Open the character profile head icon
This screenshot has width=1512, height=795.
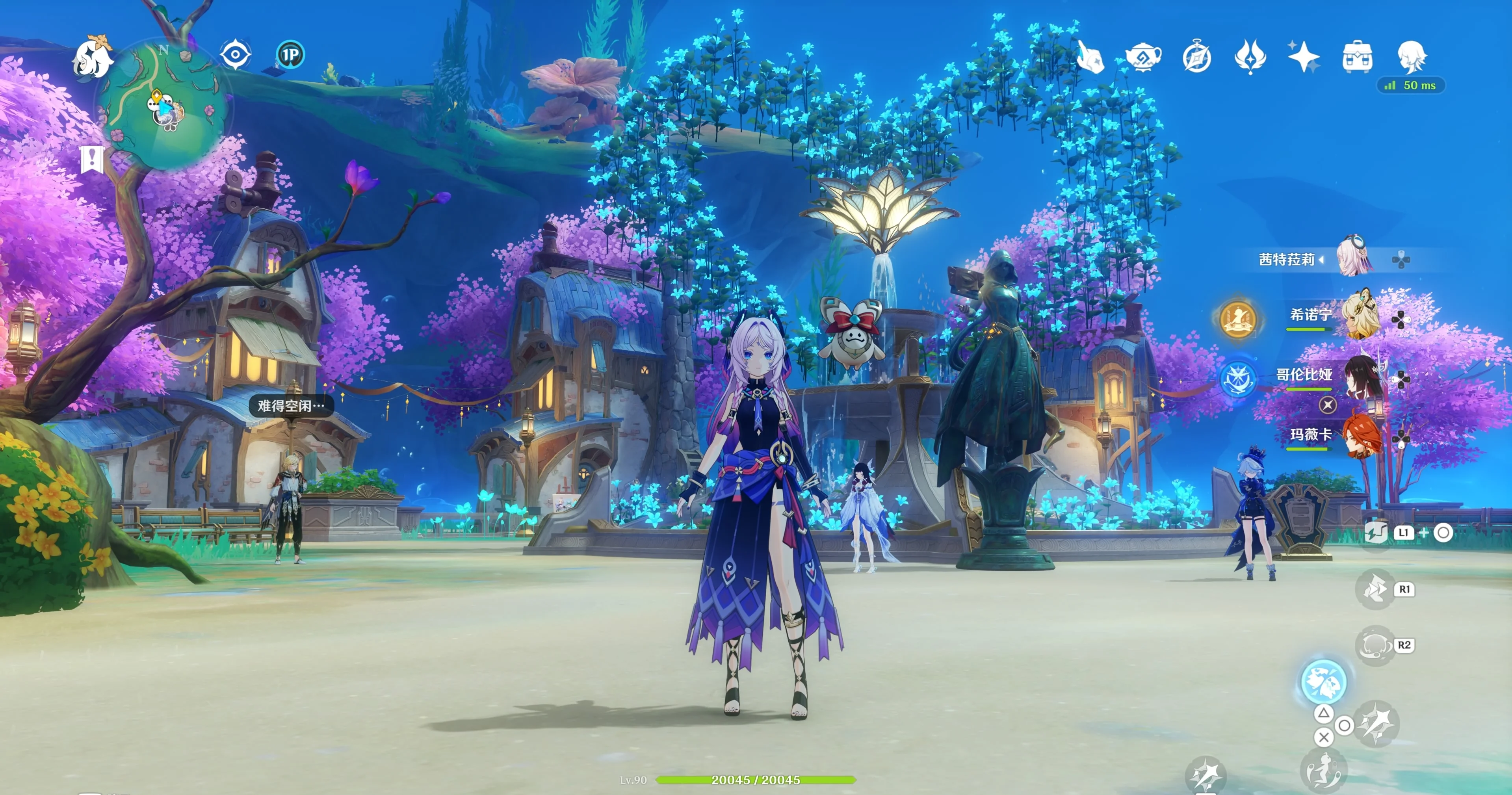(x=1411, y=57)
